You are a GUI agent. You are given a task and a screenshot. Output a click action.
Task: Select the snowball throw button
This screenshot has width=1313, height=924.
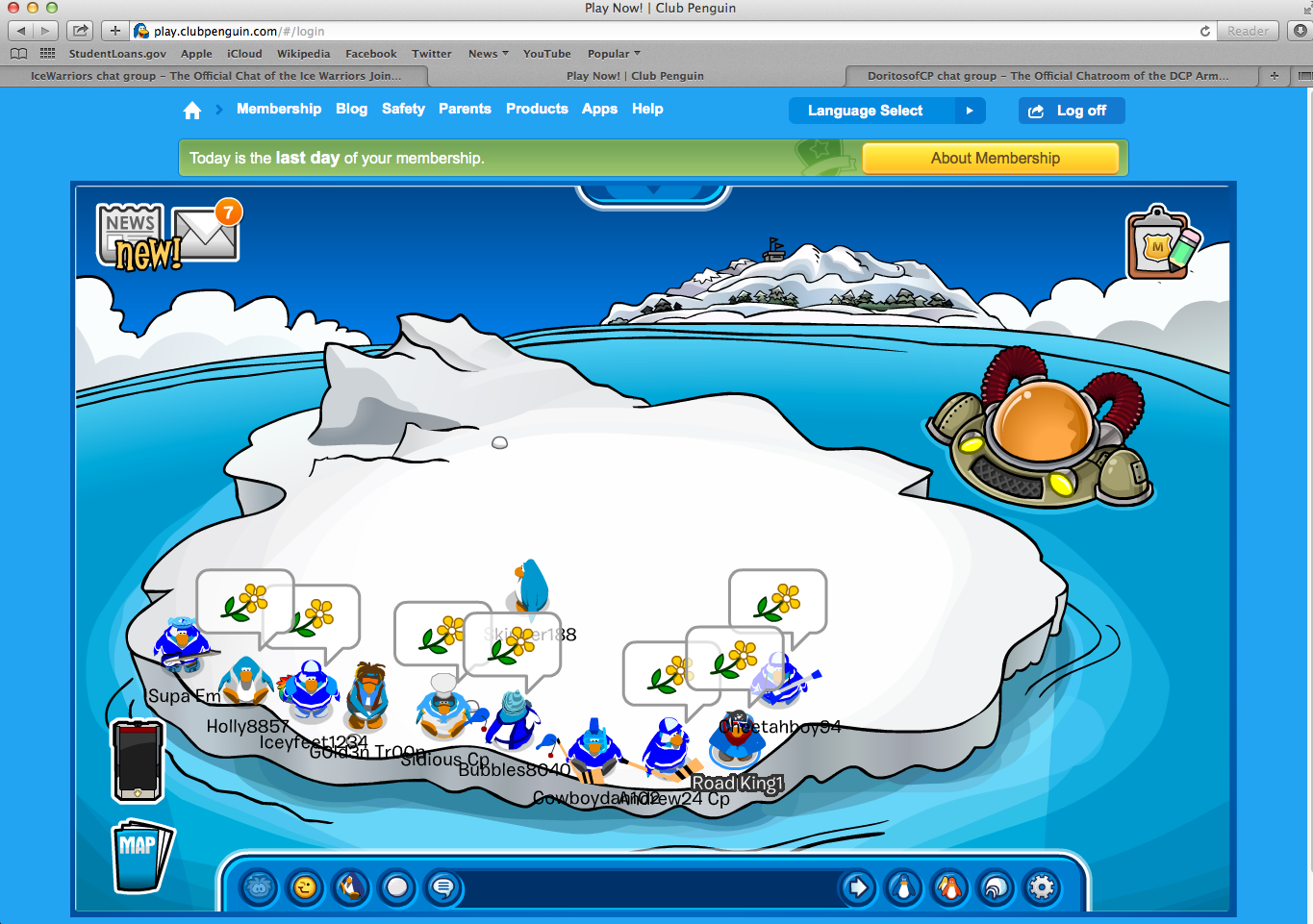[x=397, y=887]
